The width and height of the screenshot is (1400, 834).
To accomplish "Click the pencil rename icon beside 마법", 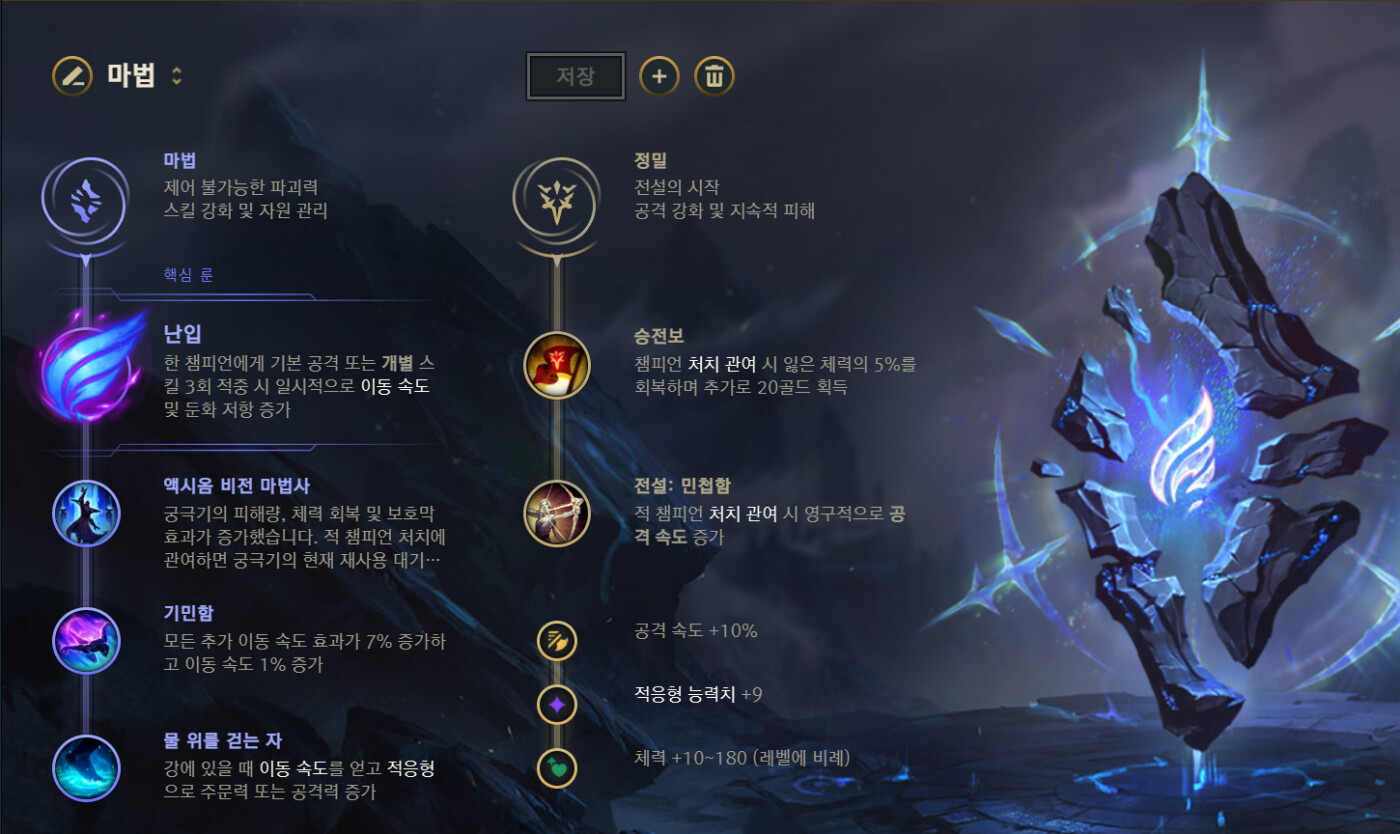I will [x=72, y=76].
